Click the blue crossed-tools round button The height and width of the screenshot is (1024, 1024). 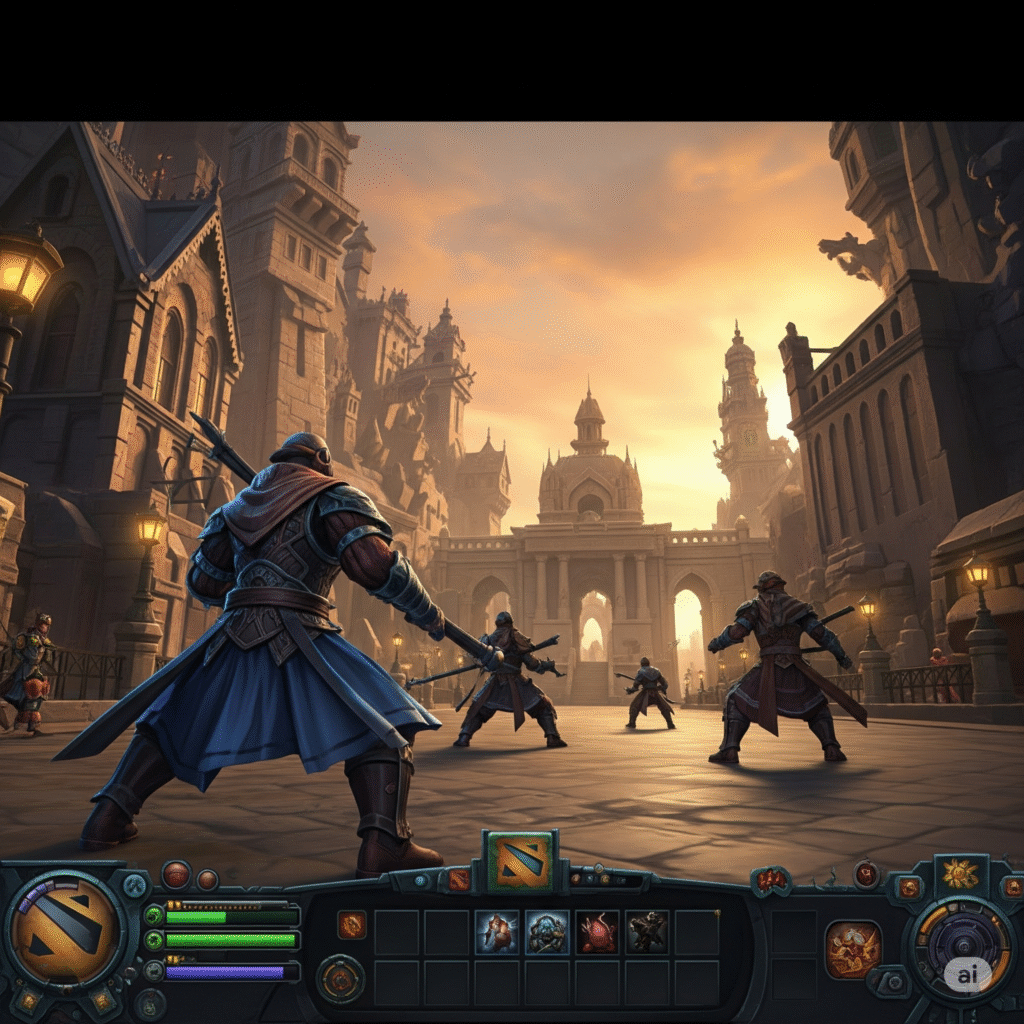pos(134,885)
